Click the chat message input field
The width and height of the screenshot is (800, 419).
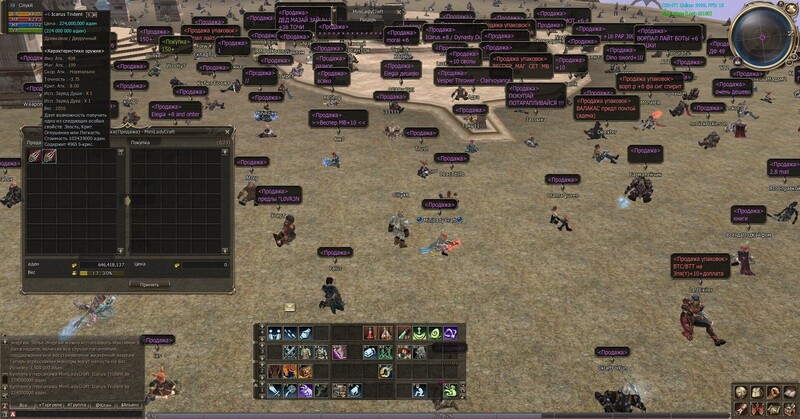[75, 414]
